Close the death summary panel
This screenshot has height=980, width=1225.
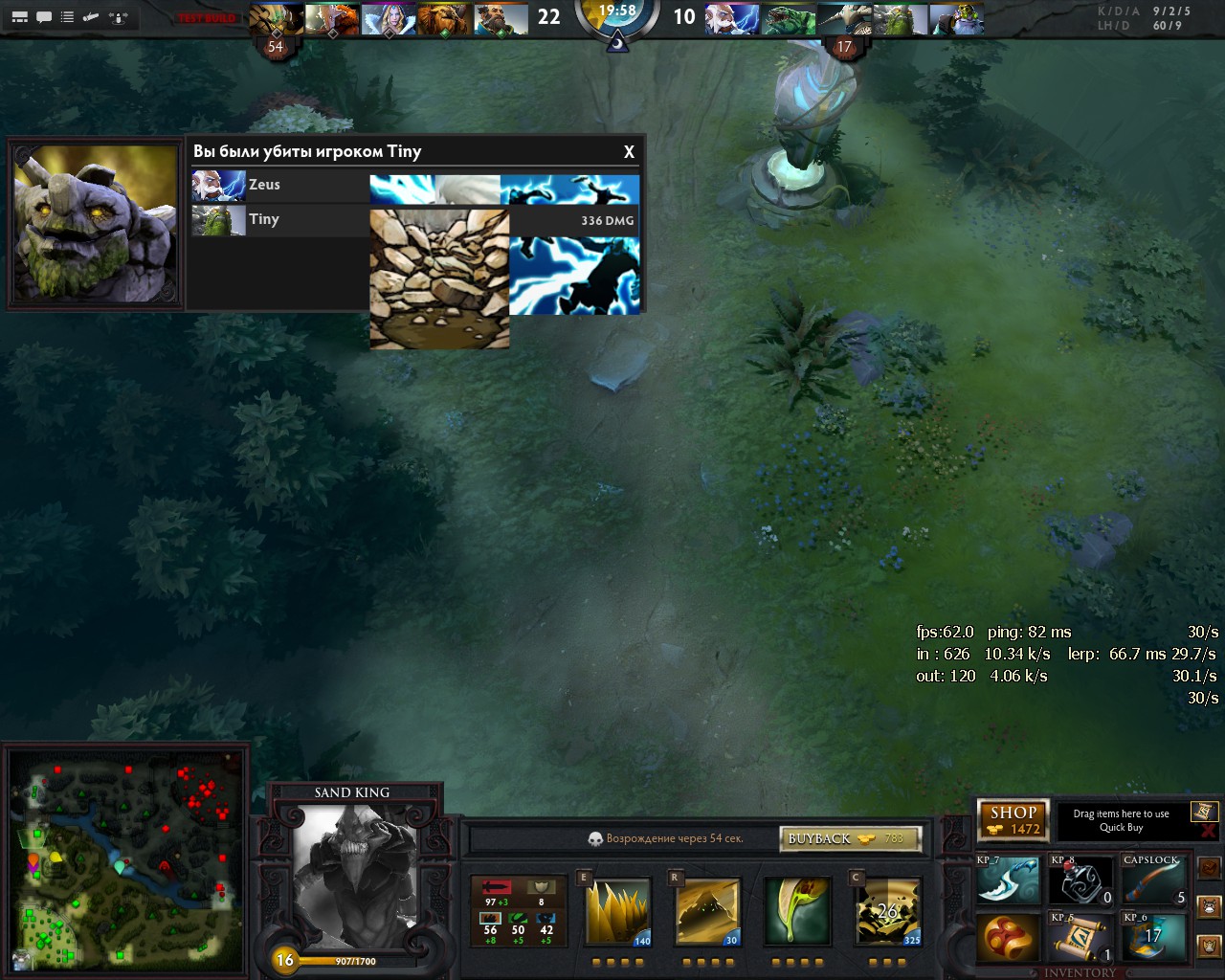coord(629,152)
